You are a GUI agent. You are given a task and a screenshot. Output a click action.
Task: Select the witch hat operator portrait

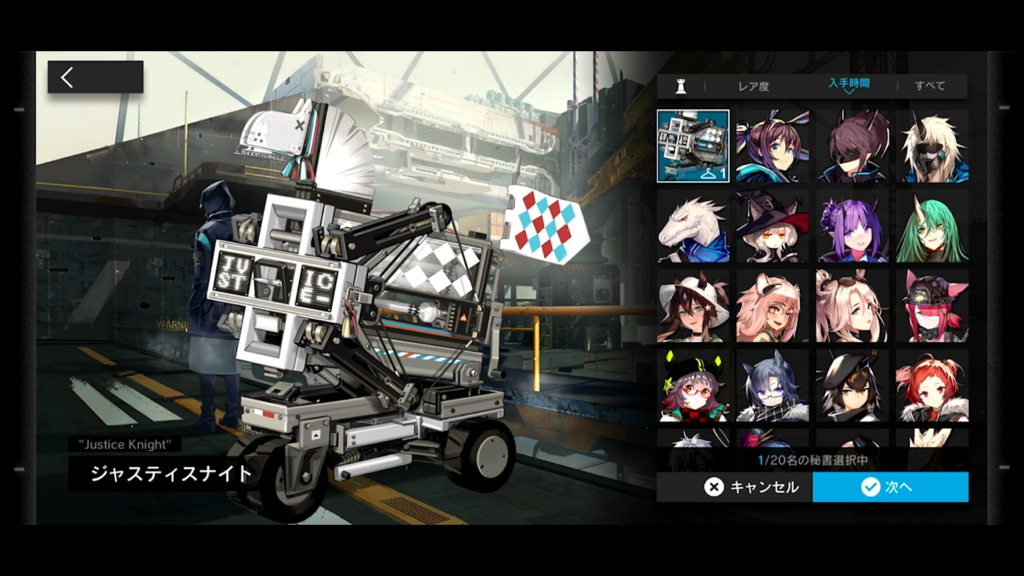click(773, 226)
